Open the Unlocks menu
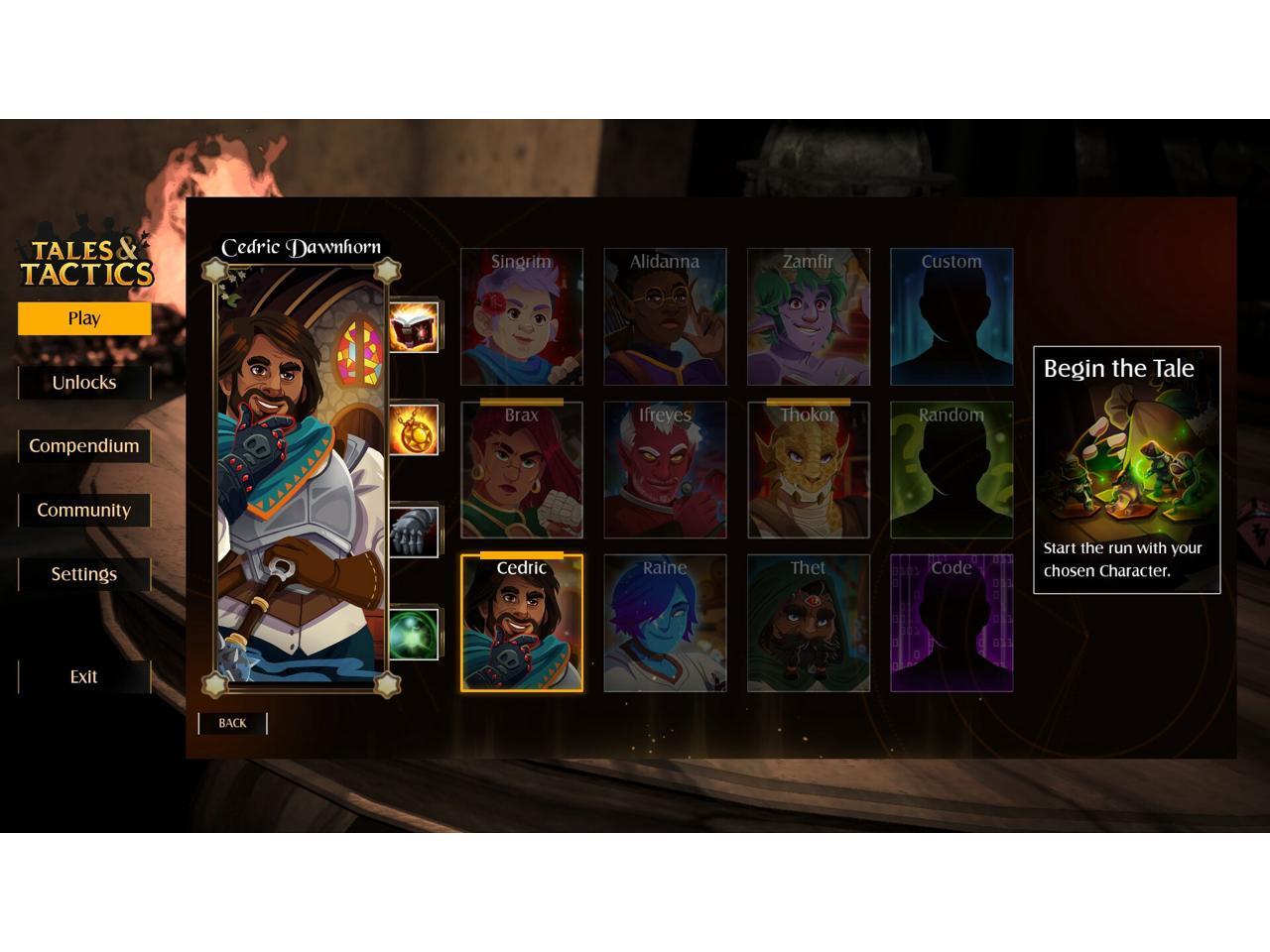Viewport: 1270px width, 952px height. pyautogui.click(x=84, y=383)
